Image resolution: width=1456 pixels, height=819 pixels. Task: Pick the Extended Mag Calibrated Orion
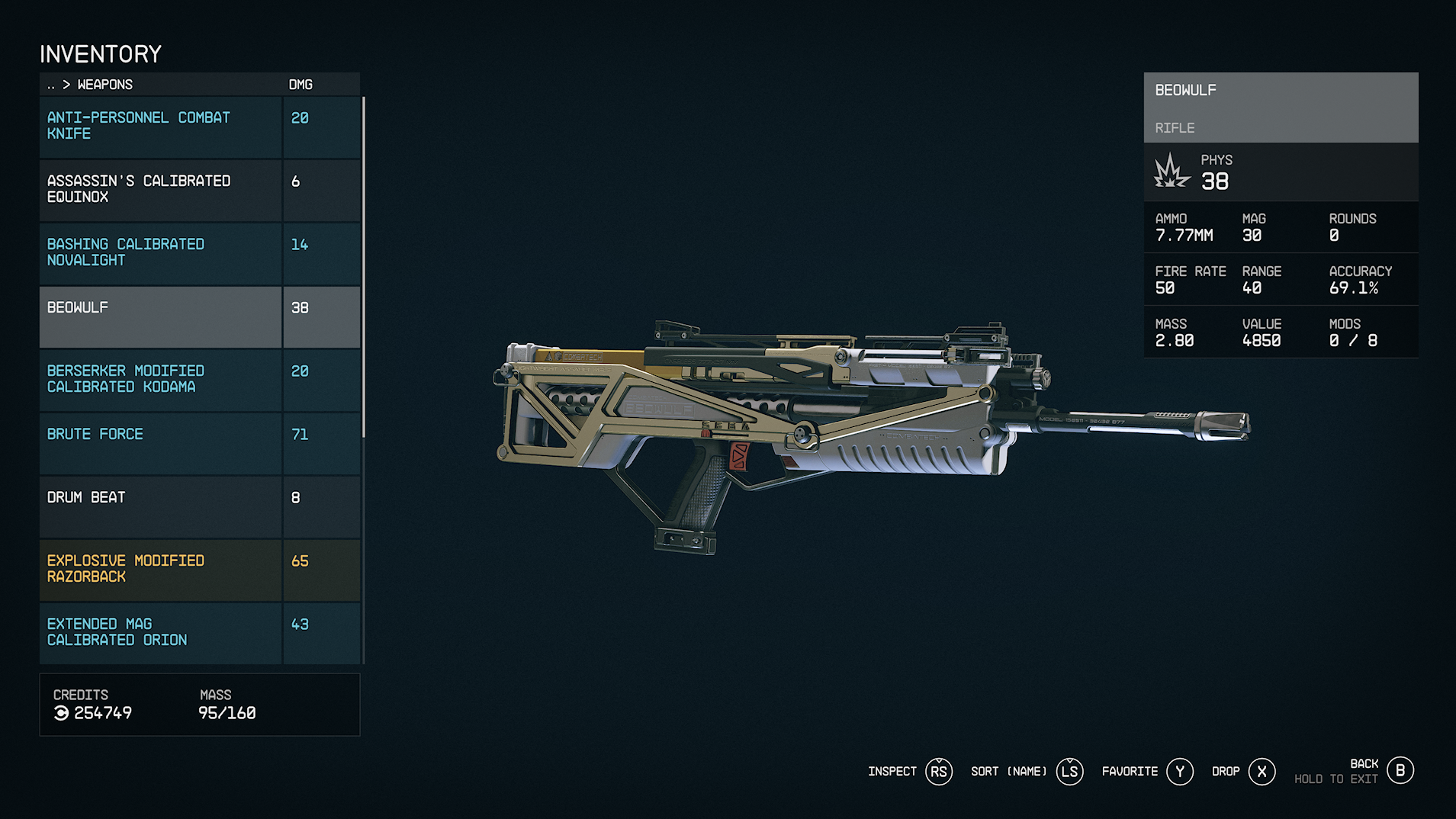point(161,633)
